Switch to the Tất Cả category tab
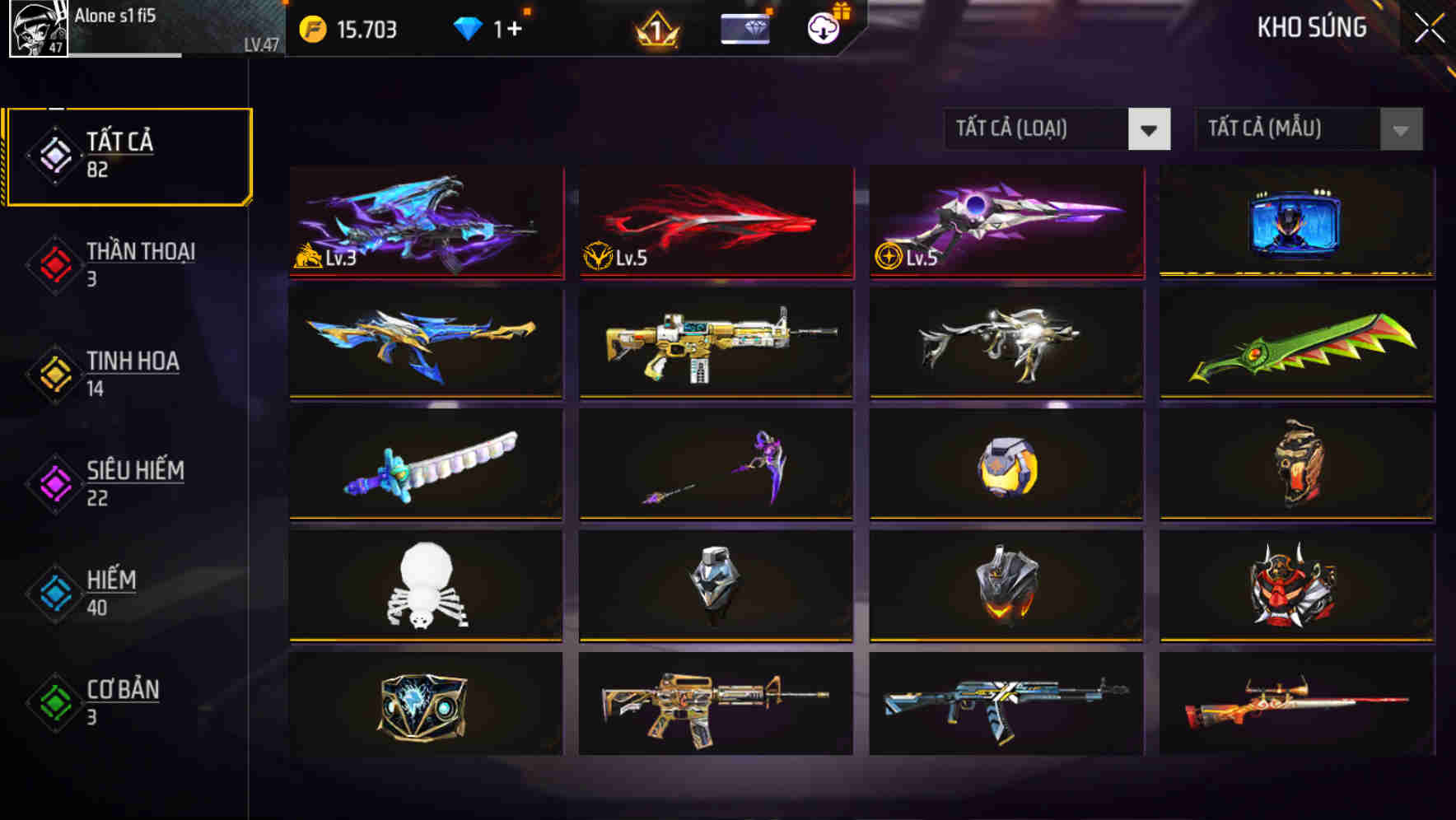The image size is (1456, 820). [x=128, y=153]
